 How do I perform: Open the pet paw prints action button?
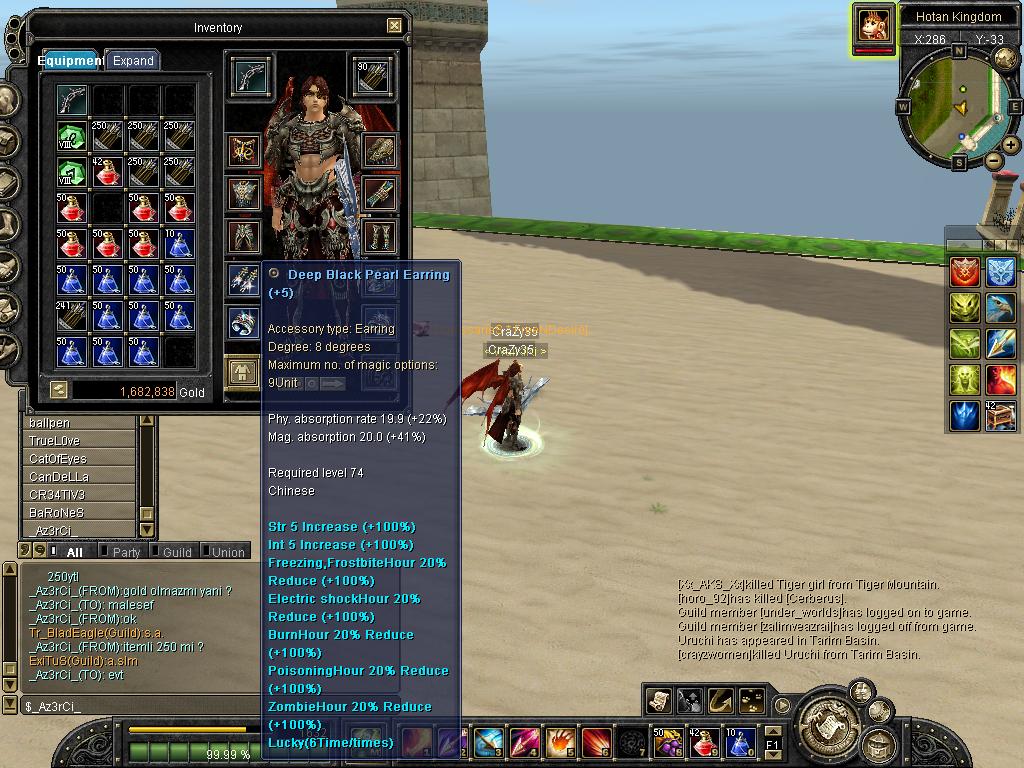pyautogui.click(x=750, y=700)
